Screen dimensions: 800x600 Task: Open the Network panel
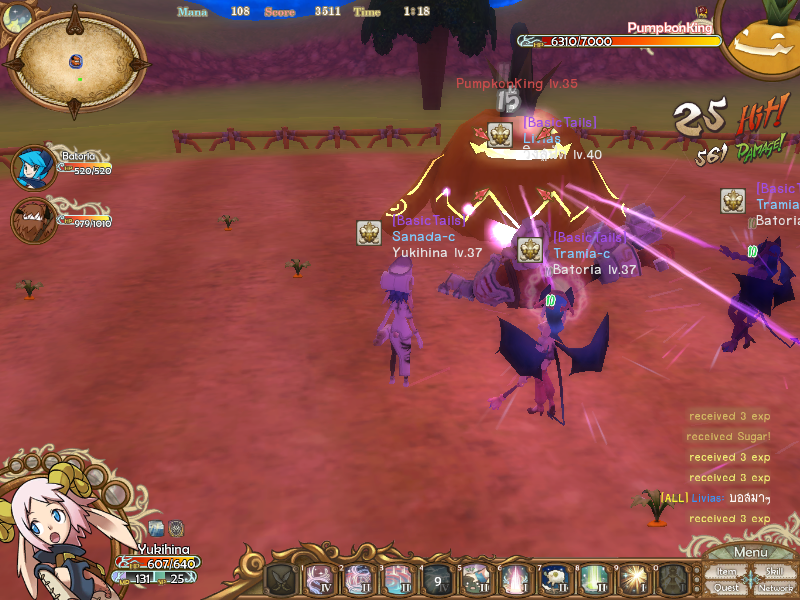click(775, 588)
